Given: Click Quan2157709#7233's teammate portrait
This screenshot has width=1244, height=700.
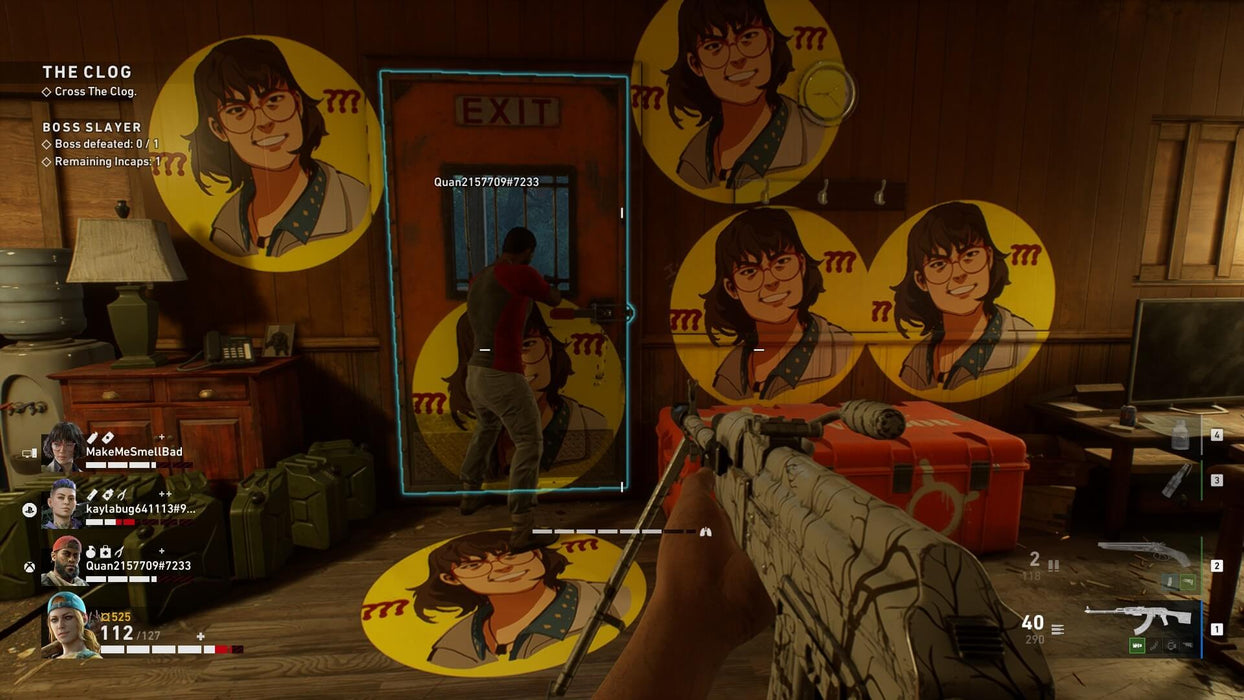Looking at the screenshot, I should (x=63, y=560).
